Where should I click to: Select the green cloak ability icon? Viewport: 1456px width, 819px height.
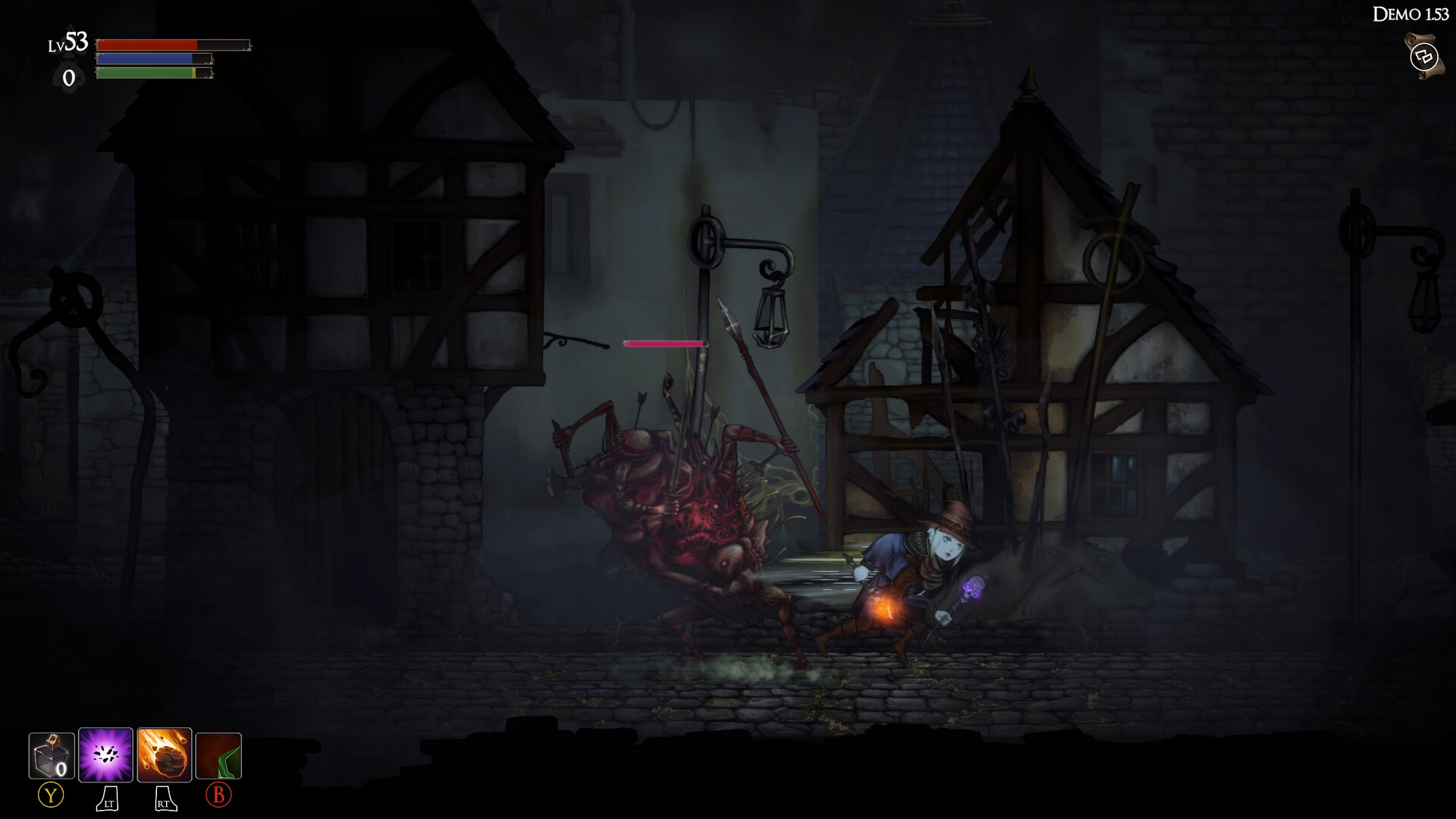click(x=218, y=755)
